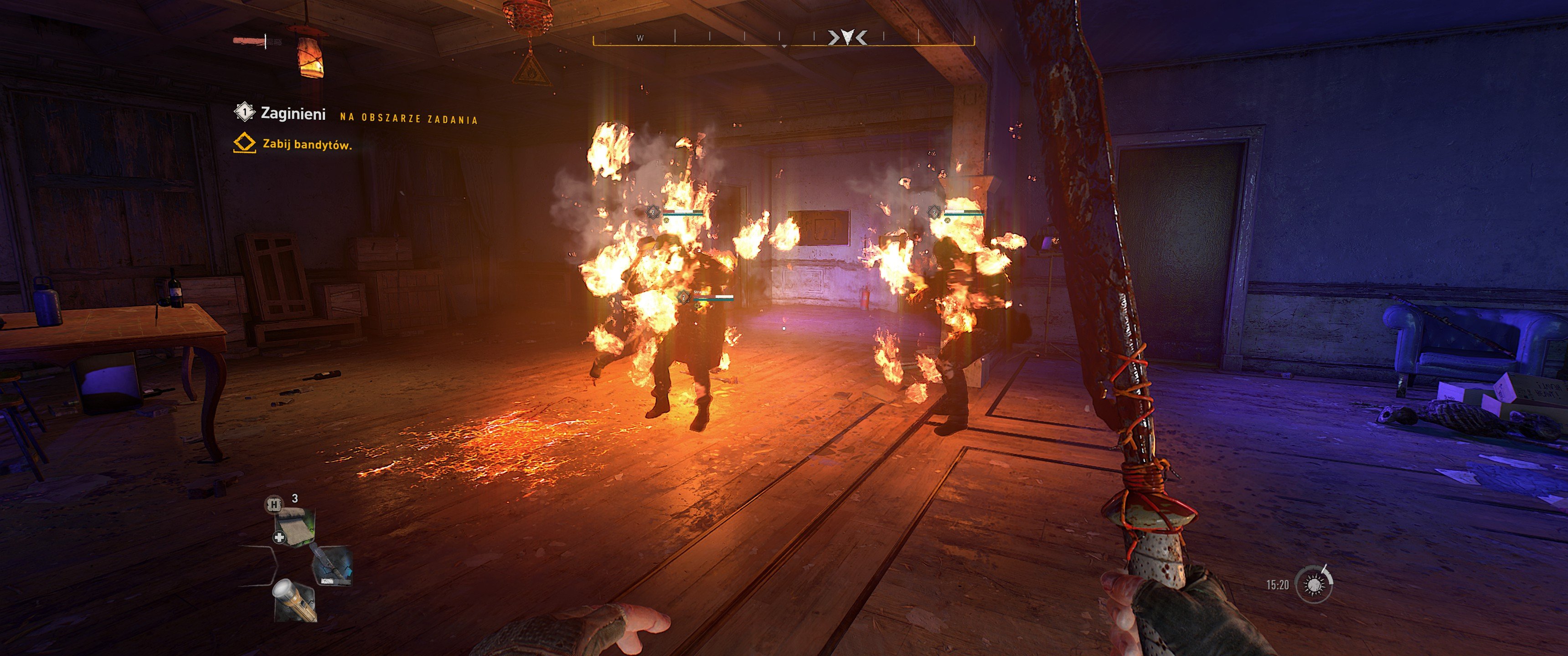
Task: Select the bandage healing item slot
Action: coord(295,526)
